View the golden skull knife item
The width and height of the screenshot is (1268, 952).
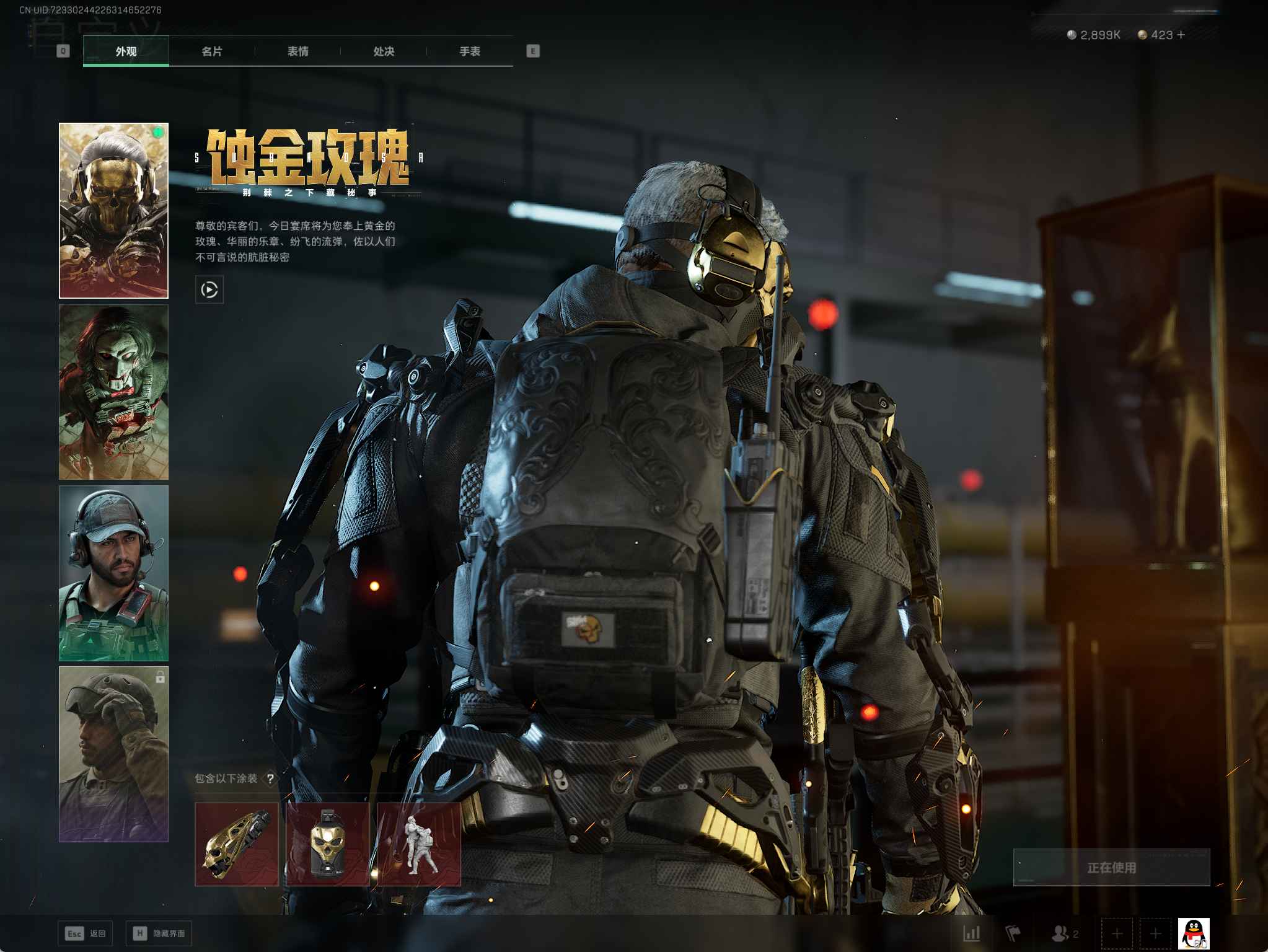[x=237, y=844]
